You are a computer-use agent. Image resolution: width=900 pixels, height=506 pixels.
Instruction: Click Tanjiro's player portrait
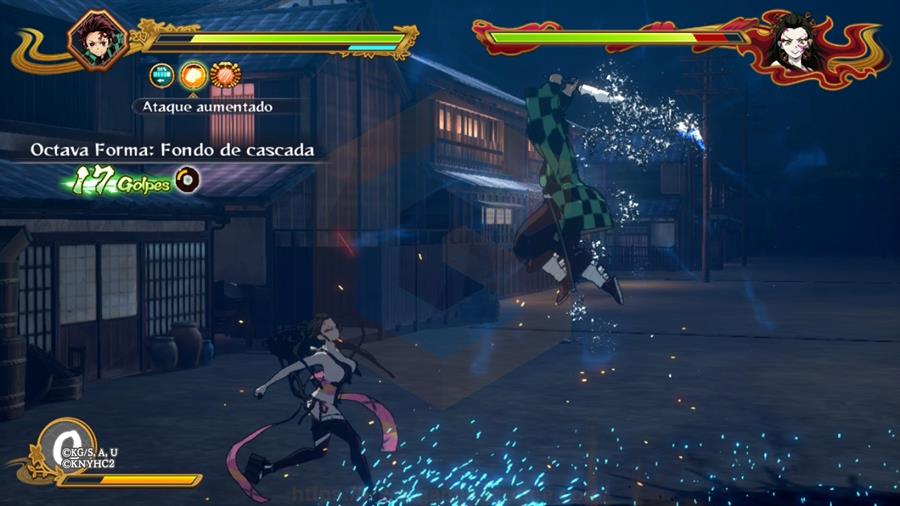point(91,40)
